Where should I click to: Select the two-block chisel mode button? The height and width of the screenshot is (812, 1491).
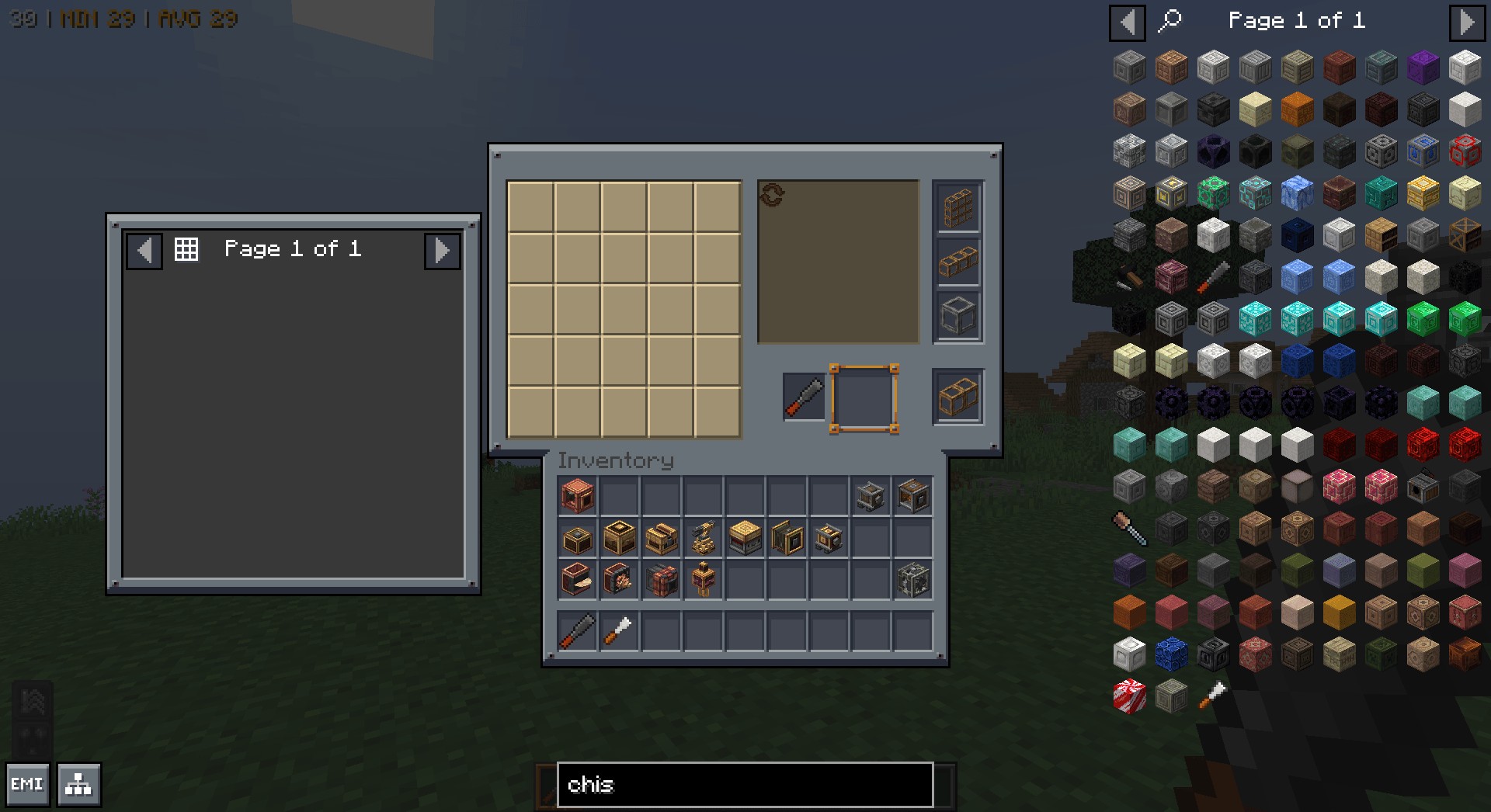958,397
